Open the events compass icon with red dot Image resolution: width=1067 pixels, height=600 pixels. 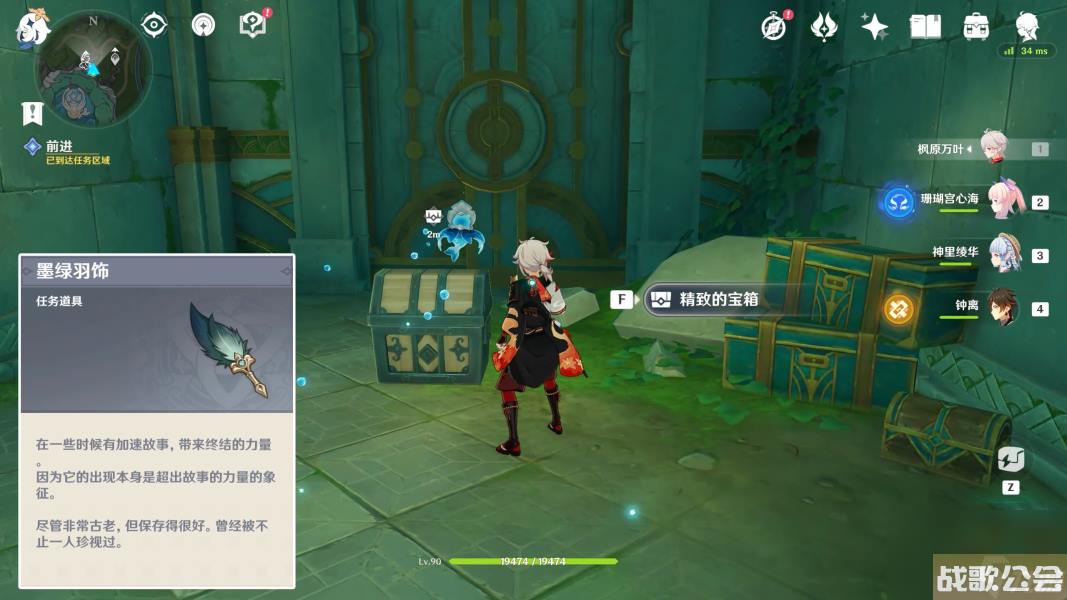coord(773,27)
